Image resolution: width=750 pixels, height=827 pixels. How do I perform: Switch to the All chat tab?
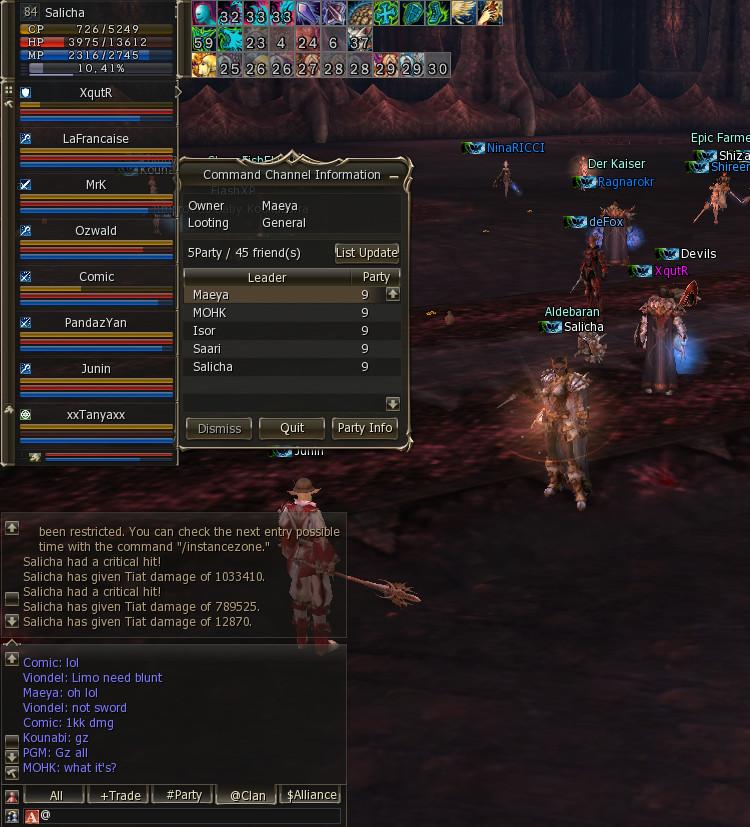[x=56, y=795]
